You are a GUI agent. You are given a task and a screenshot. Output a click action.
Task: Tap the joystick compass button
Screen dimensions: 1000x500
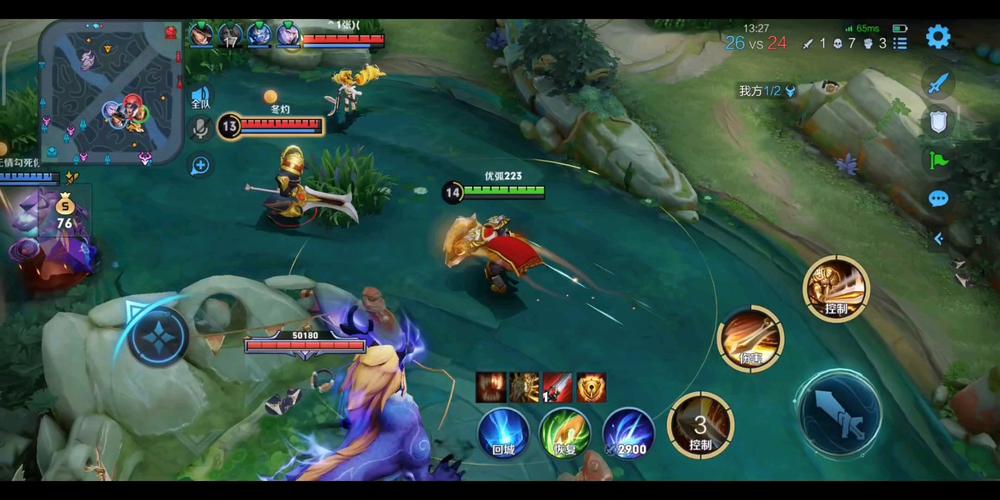(158, 335)
